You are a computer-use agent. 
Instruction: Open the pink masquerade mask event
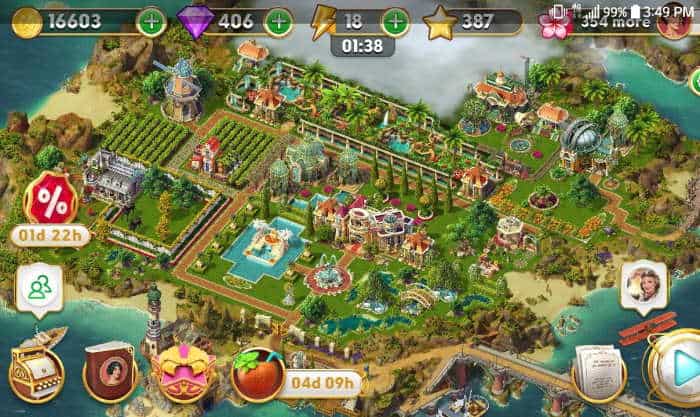(x=182, y=370)
